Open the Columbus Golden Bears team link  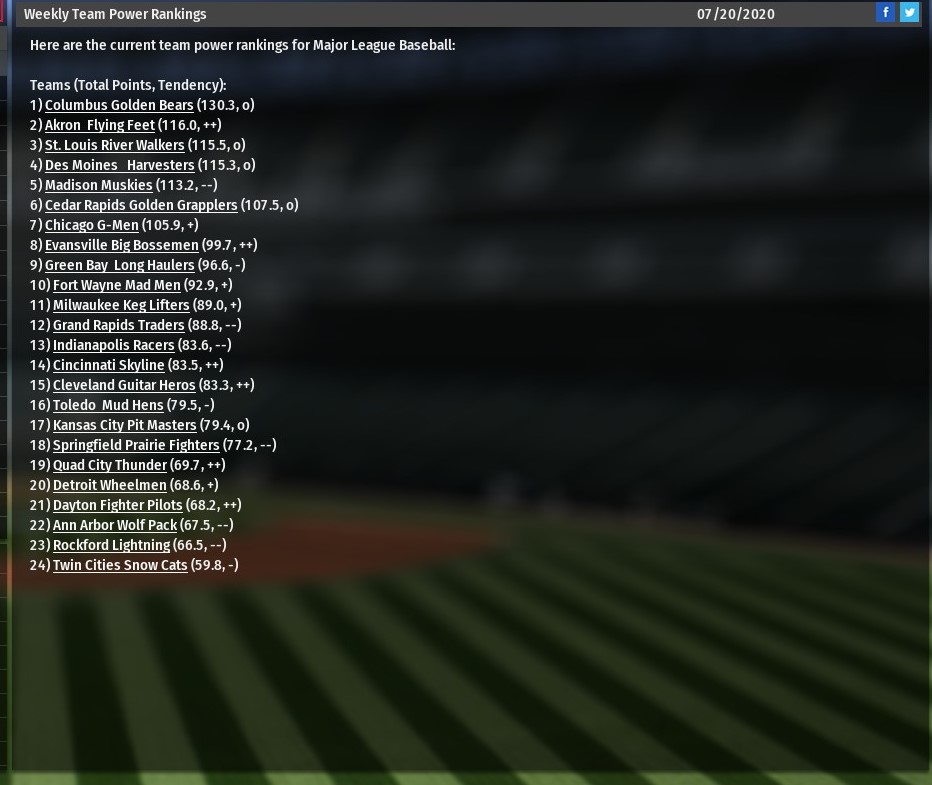point(119,105)
